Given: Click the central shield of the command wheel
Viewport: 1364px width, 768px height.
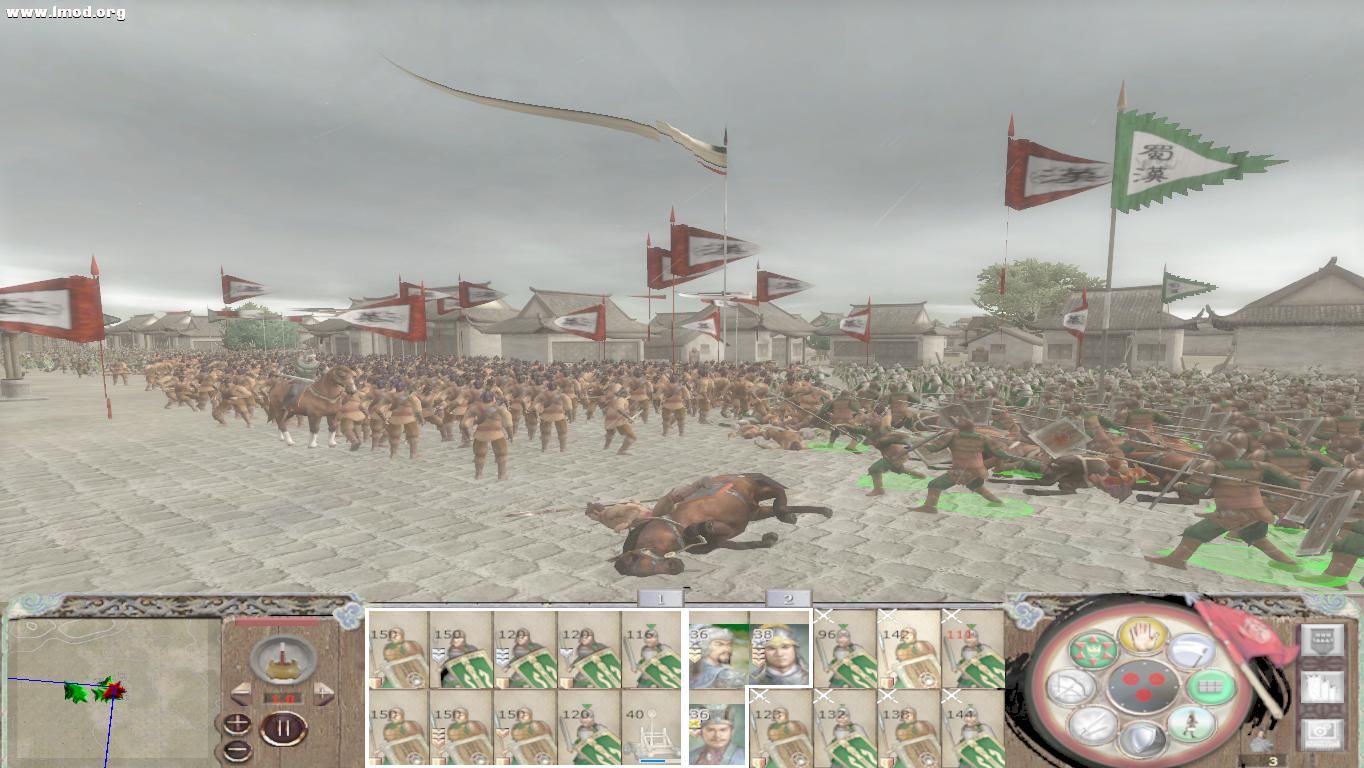Looking at the screenshot, I should (x=1142, y=686).
